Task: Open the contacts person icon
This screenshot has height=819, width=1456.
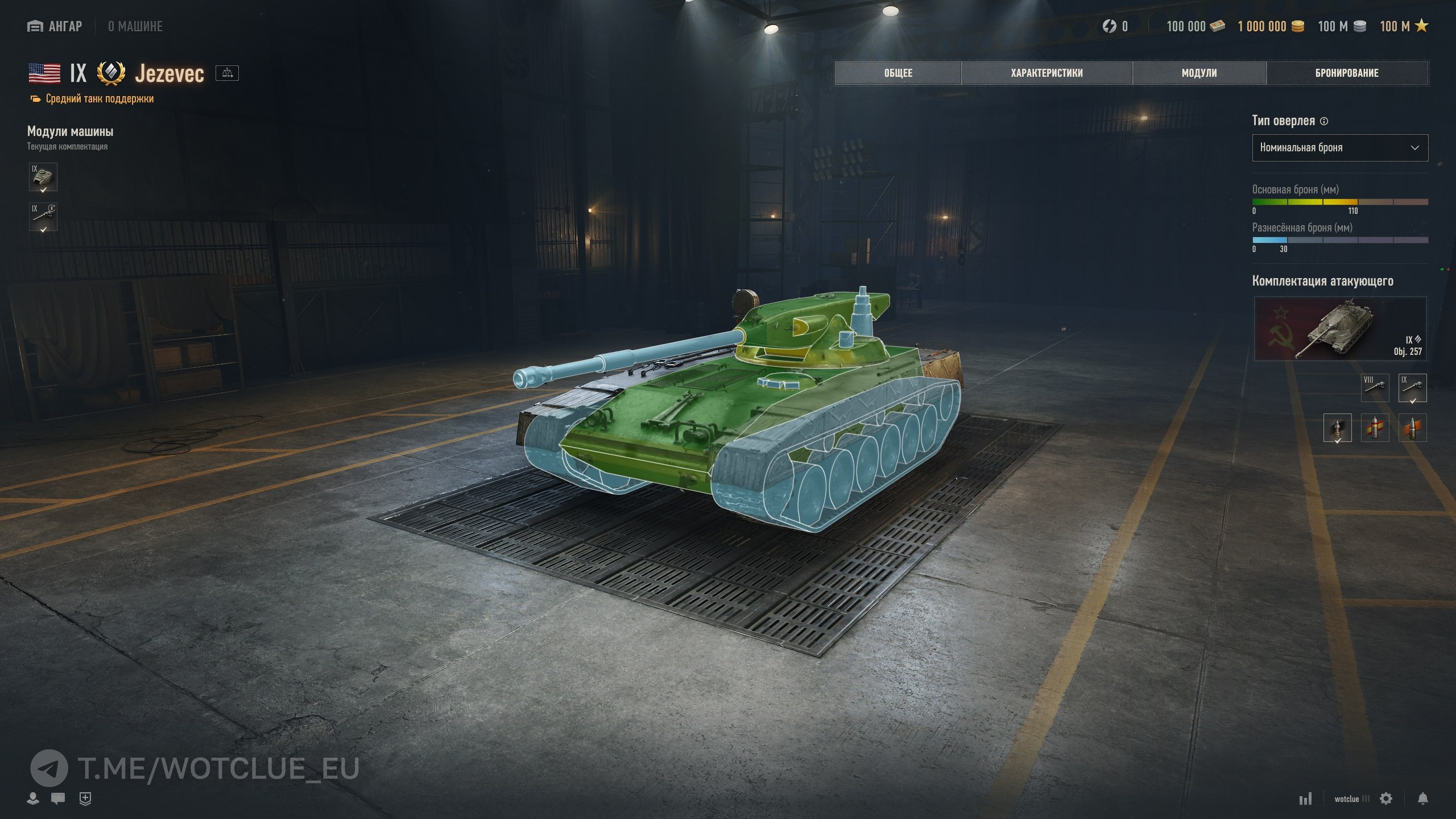Action: pos(33,799)
